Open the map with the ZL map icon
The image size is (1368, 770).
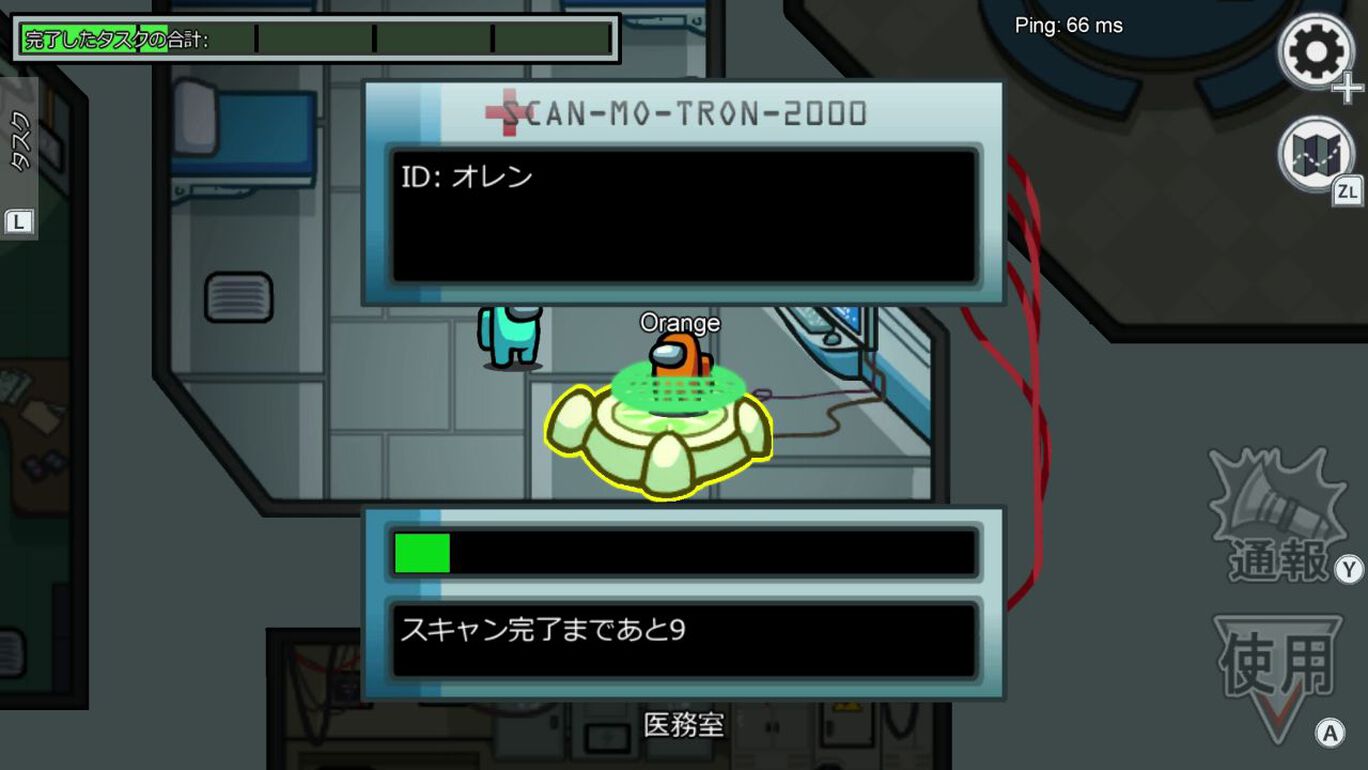click(1315, 158)
